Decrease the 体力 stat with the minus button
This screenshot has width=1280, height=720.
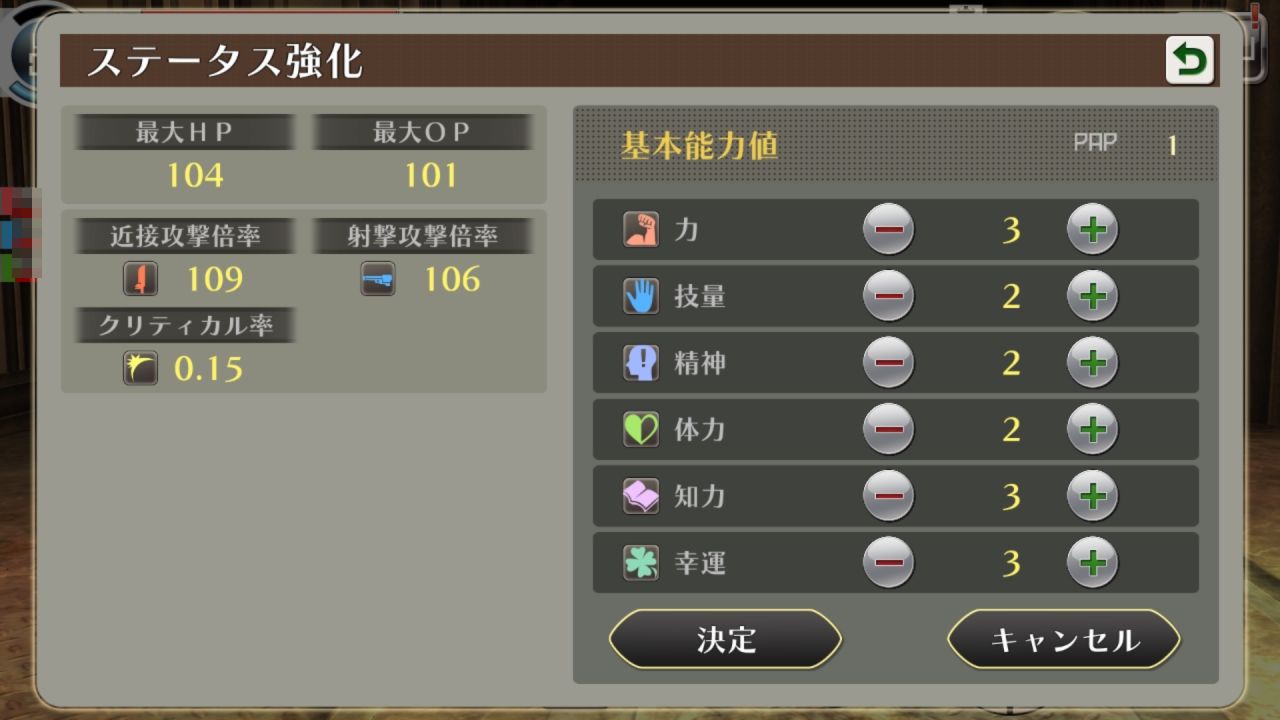pos(889,429)
